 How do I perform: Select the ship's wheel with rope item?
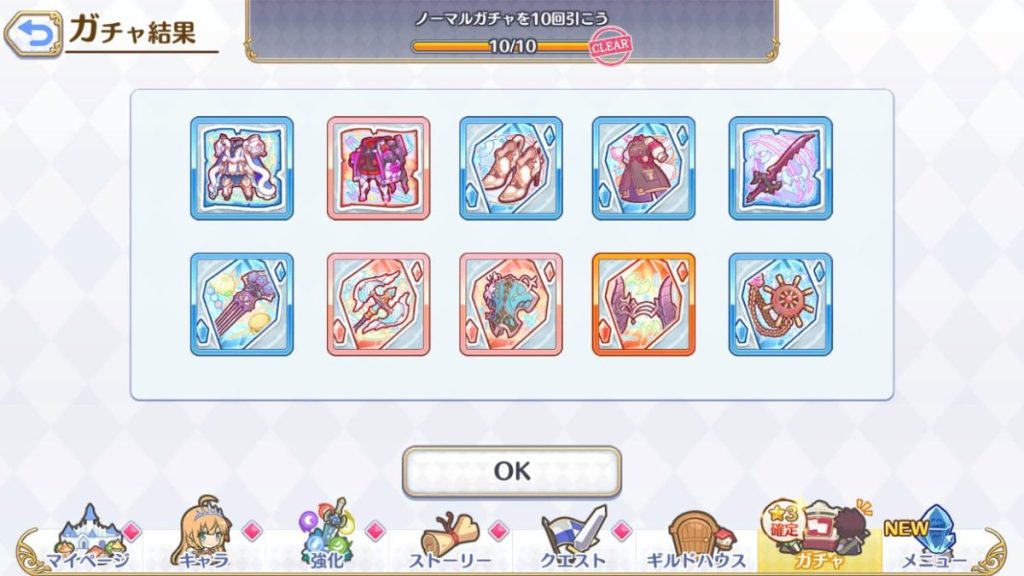pos(780,304)
